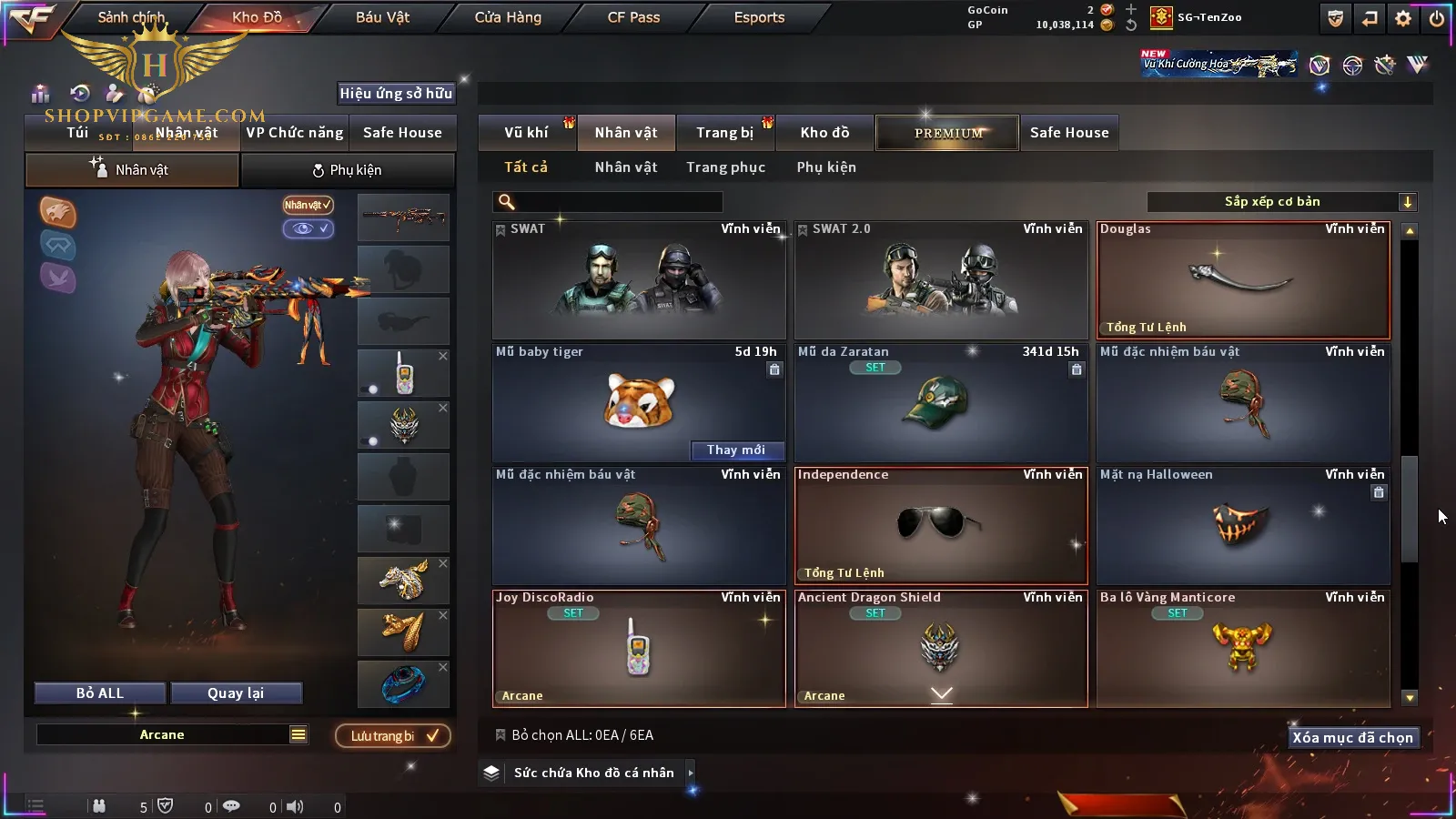Save loadout with Lưu trang bị
Viewport: 1456px width, 819px height.
[393, 736]
